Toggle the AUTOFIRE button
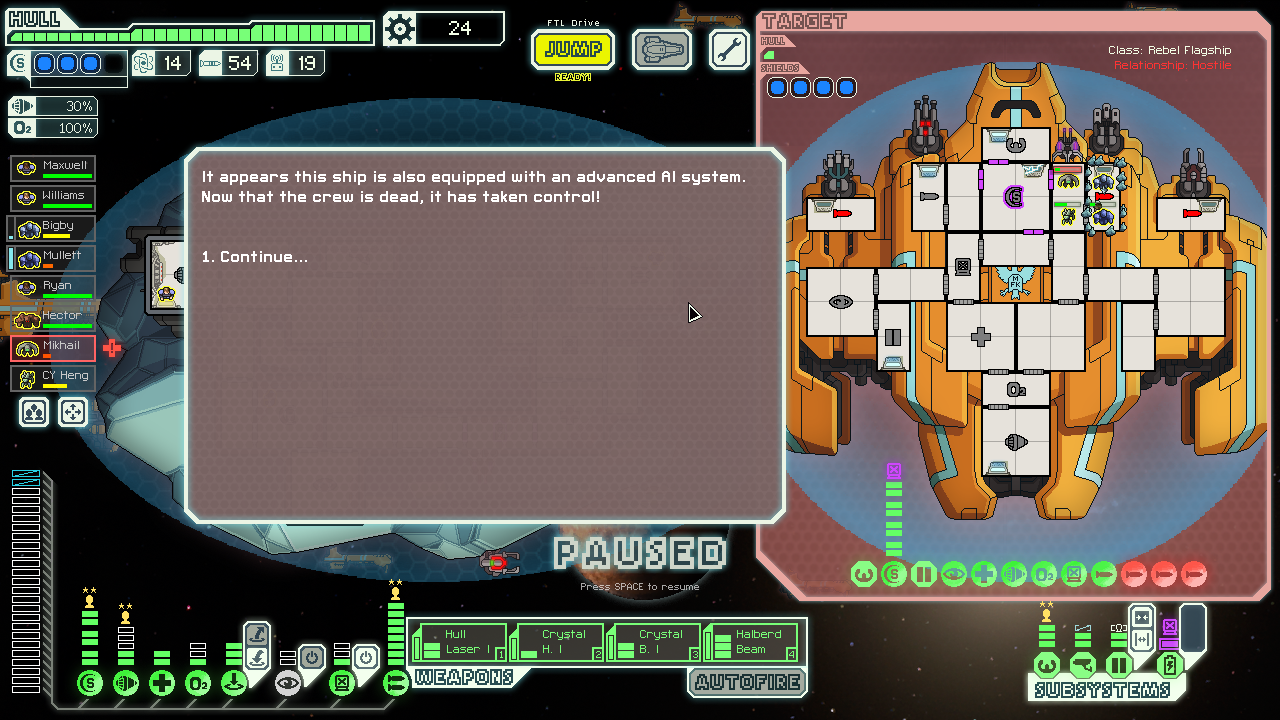The height and width of the screenshot is (720, 1280). (x=746, y=683)
